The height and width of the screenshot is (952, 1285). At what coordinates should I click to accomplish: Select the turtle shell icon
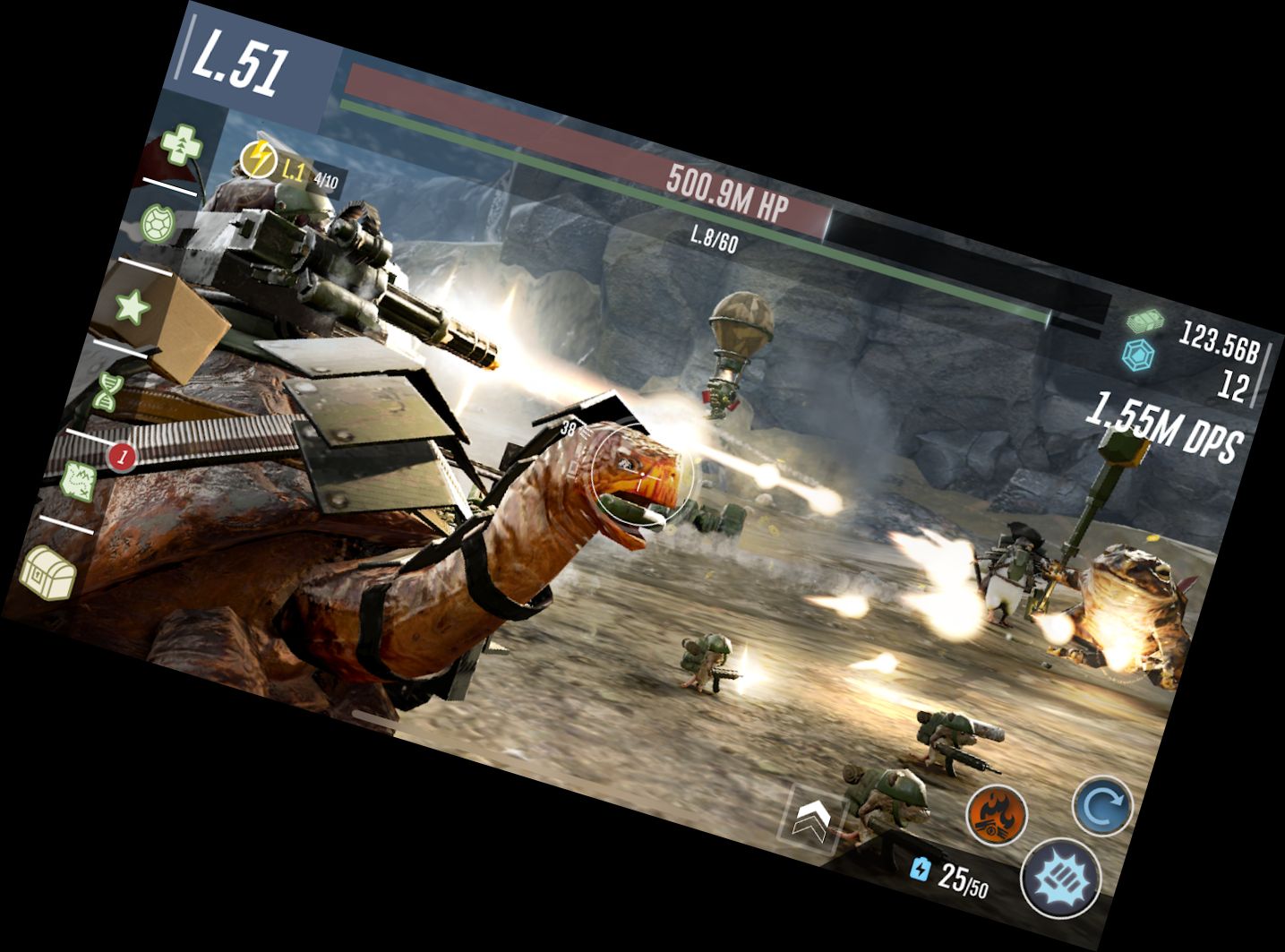click(x=160, y=222)
